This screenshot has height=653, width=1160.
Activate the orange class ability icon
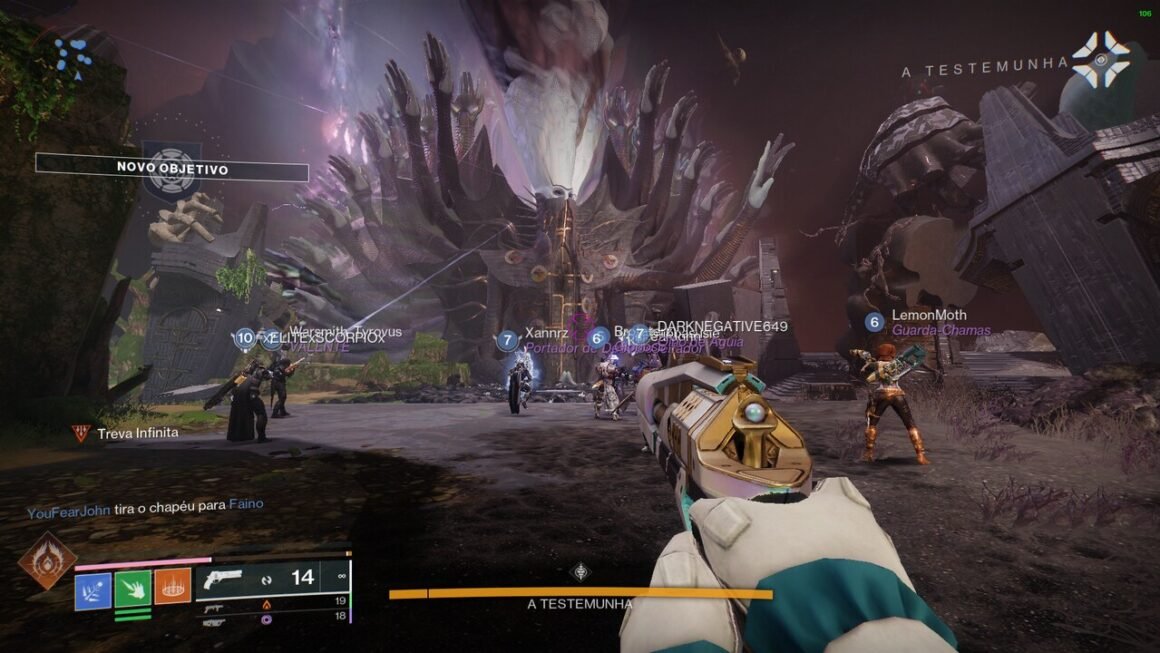[x=172, y=587]
